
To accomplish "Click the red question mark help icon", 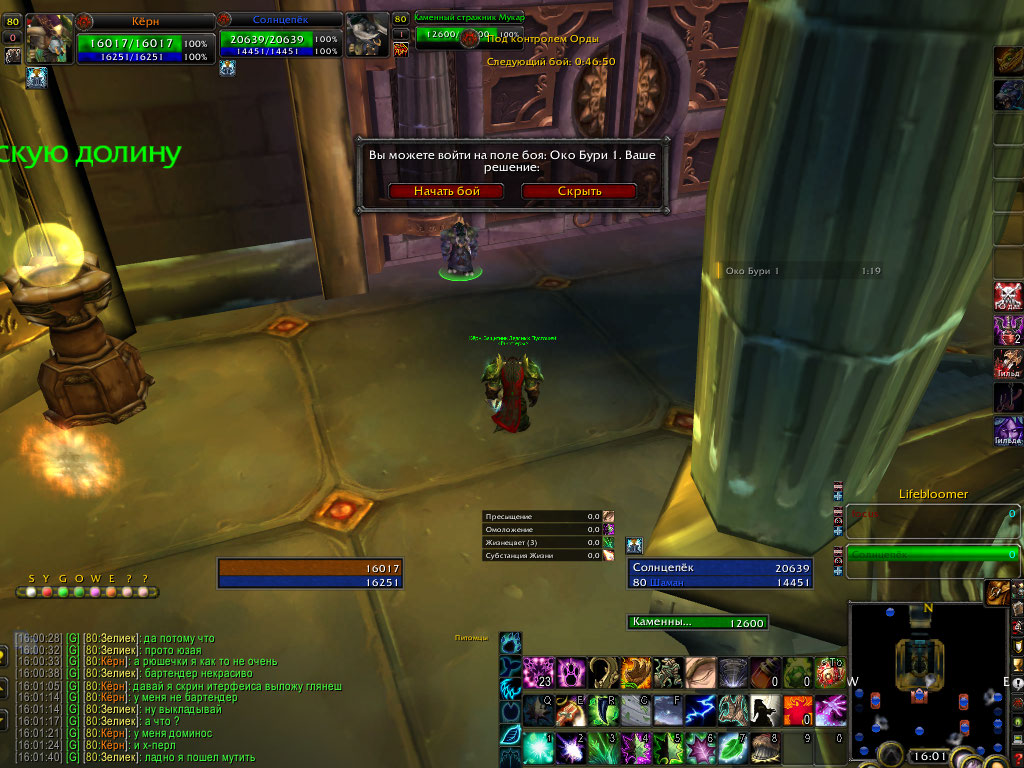I will click(1018, 758).
